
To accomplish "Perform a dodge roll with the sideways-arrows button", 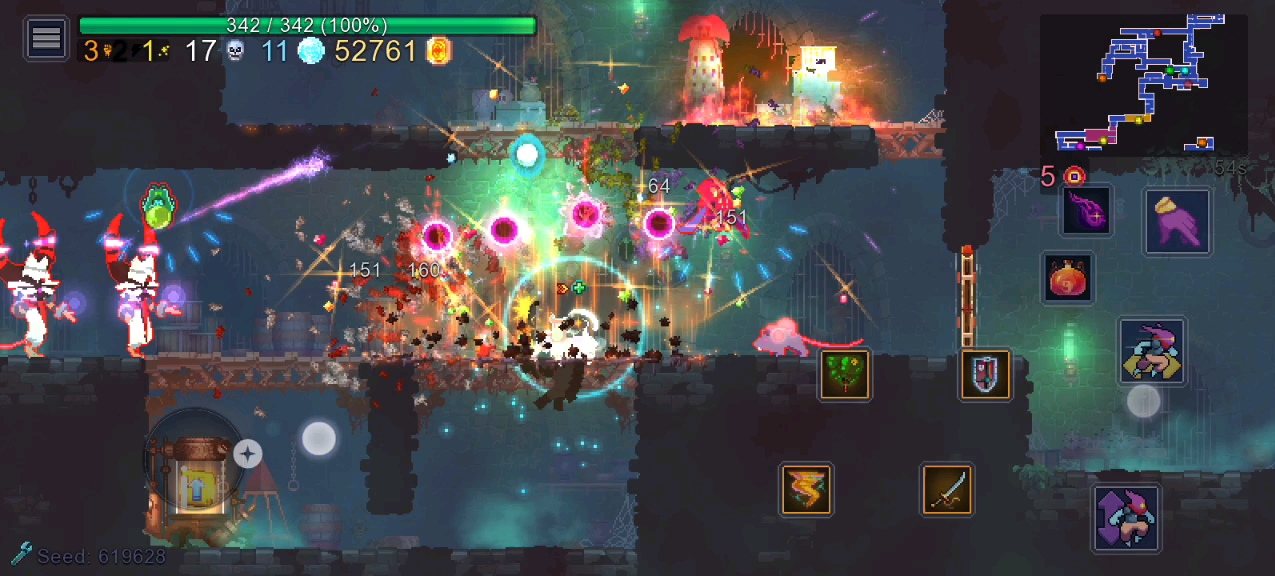I will click(1152, 351).
